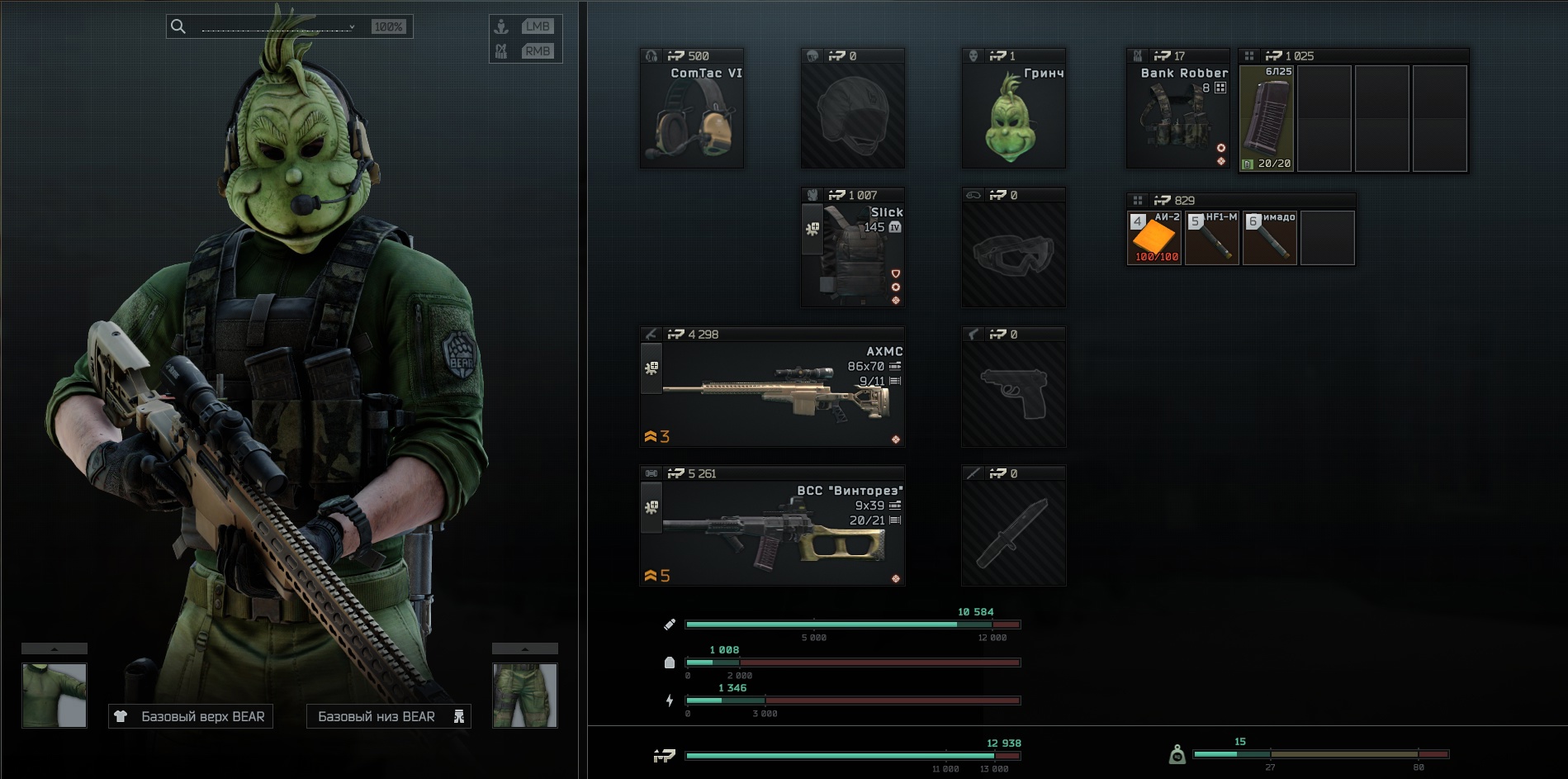The width and height of the screenshot is (1568, 779).
Task: Expand the arrow above upper clothing preview
Action: [x=54, y=648]
